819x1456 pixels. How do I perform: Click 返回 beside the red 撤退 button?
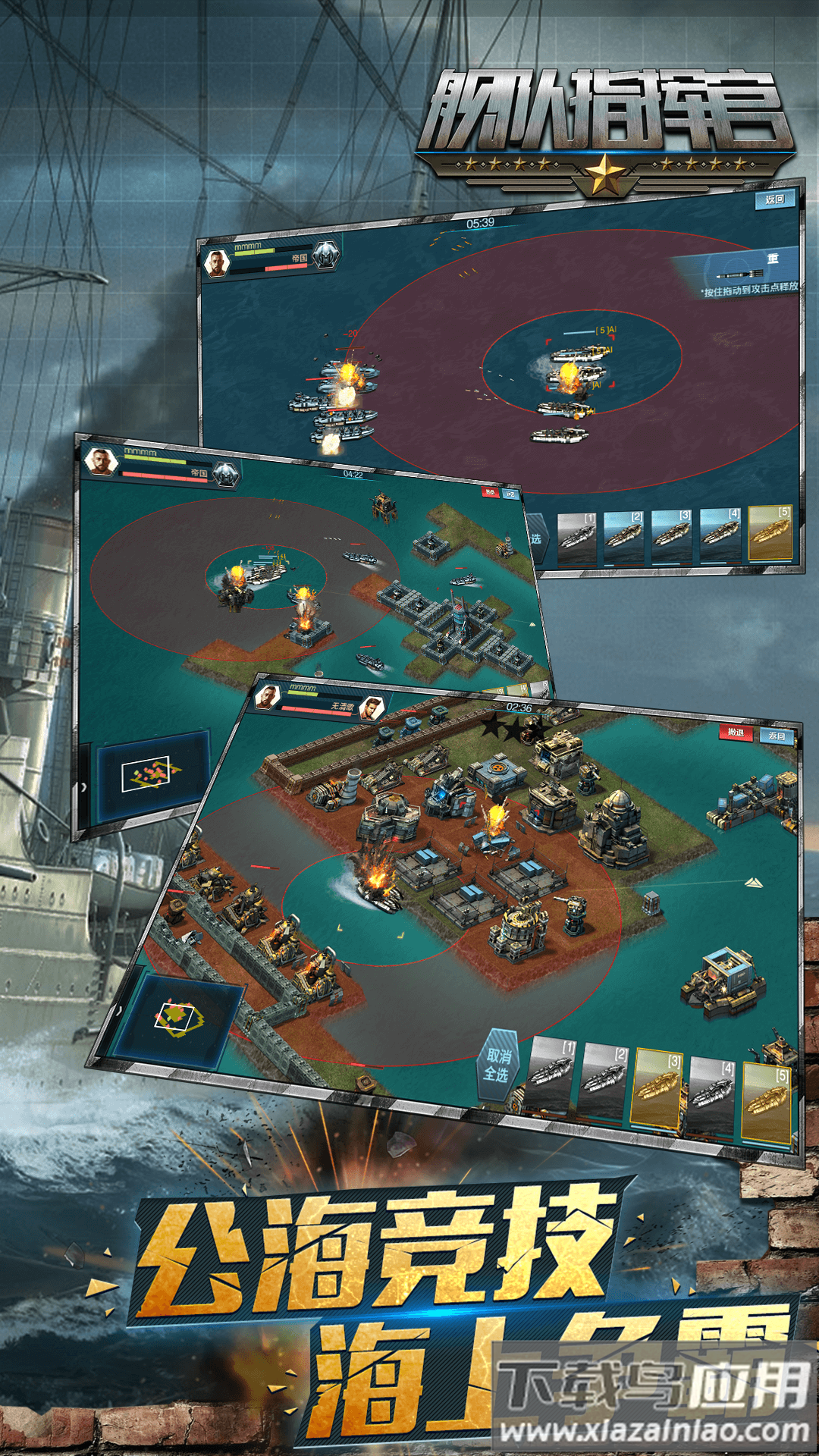point(777,736)
